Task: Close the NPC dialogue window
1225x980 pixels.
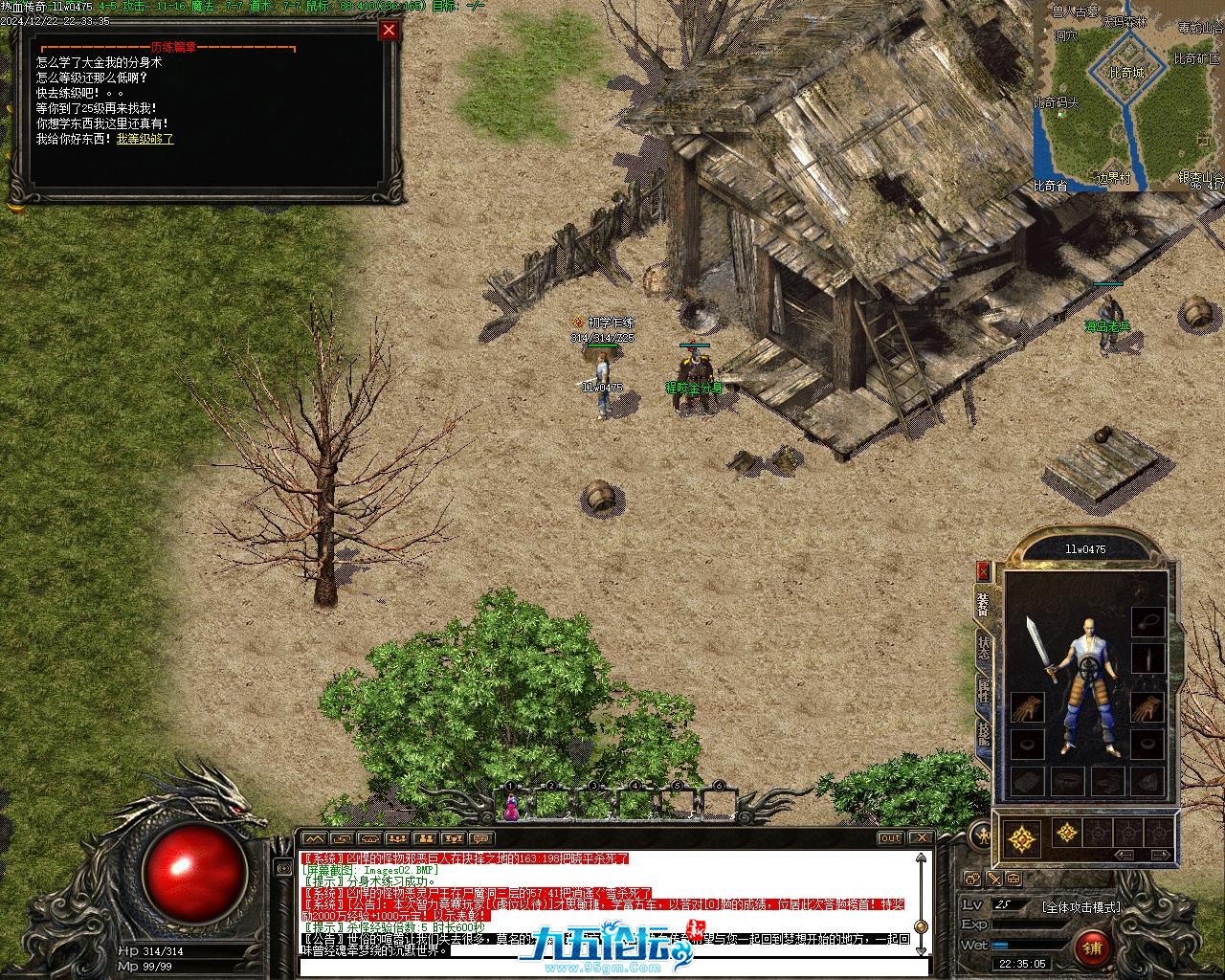Action: coord(389,30)
